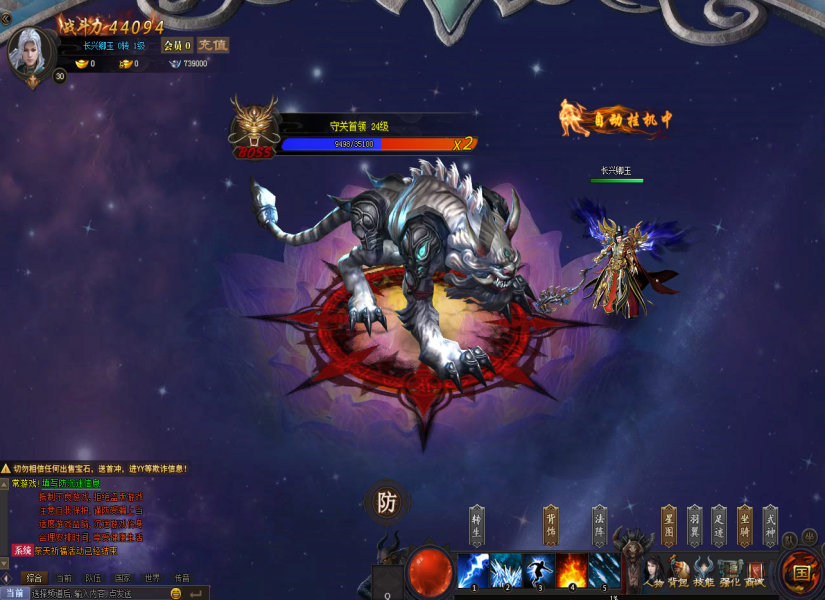Open the 转生 rebirth banner

pyautogui.click(x=477, y=525)
